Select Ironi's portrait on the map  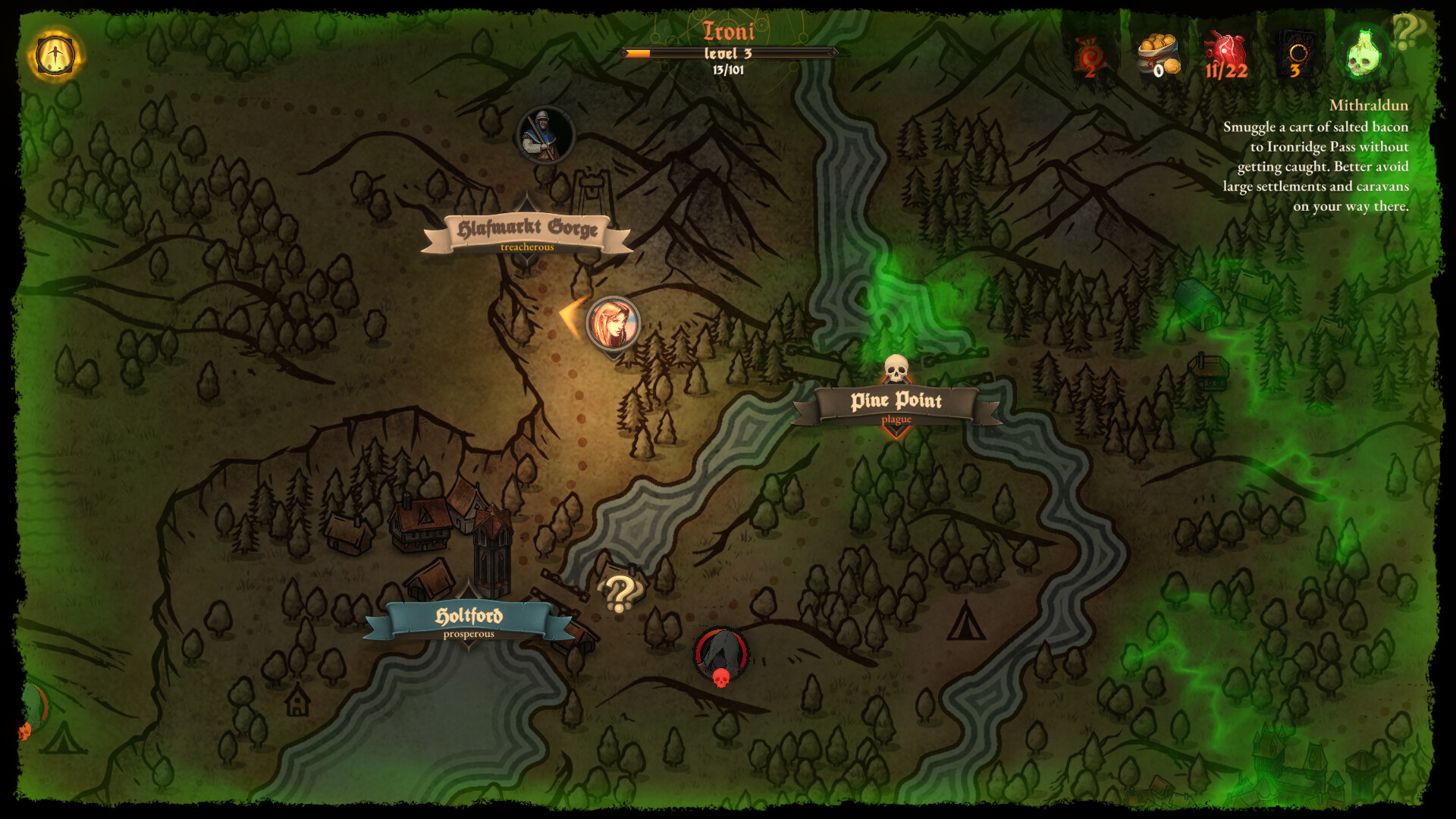click(614, 324)
